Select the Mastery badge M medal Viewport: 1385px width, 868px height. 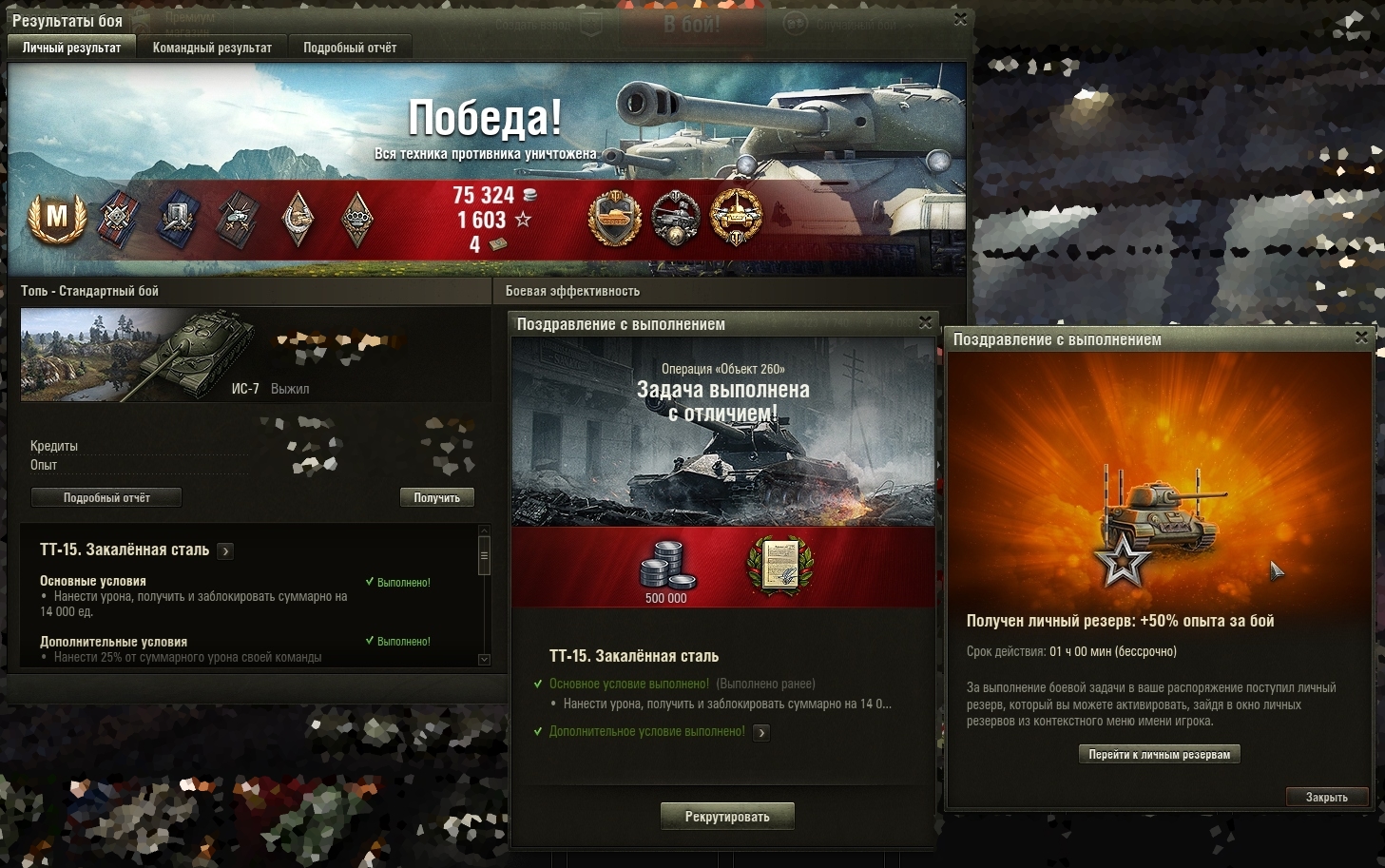point(57,218)
